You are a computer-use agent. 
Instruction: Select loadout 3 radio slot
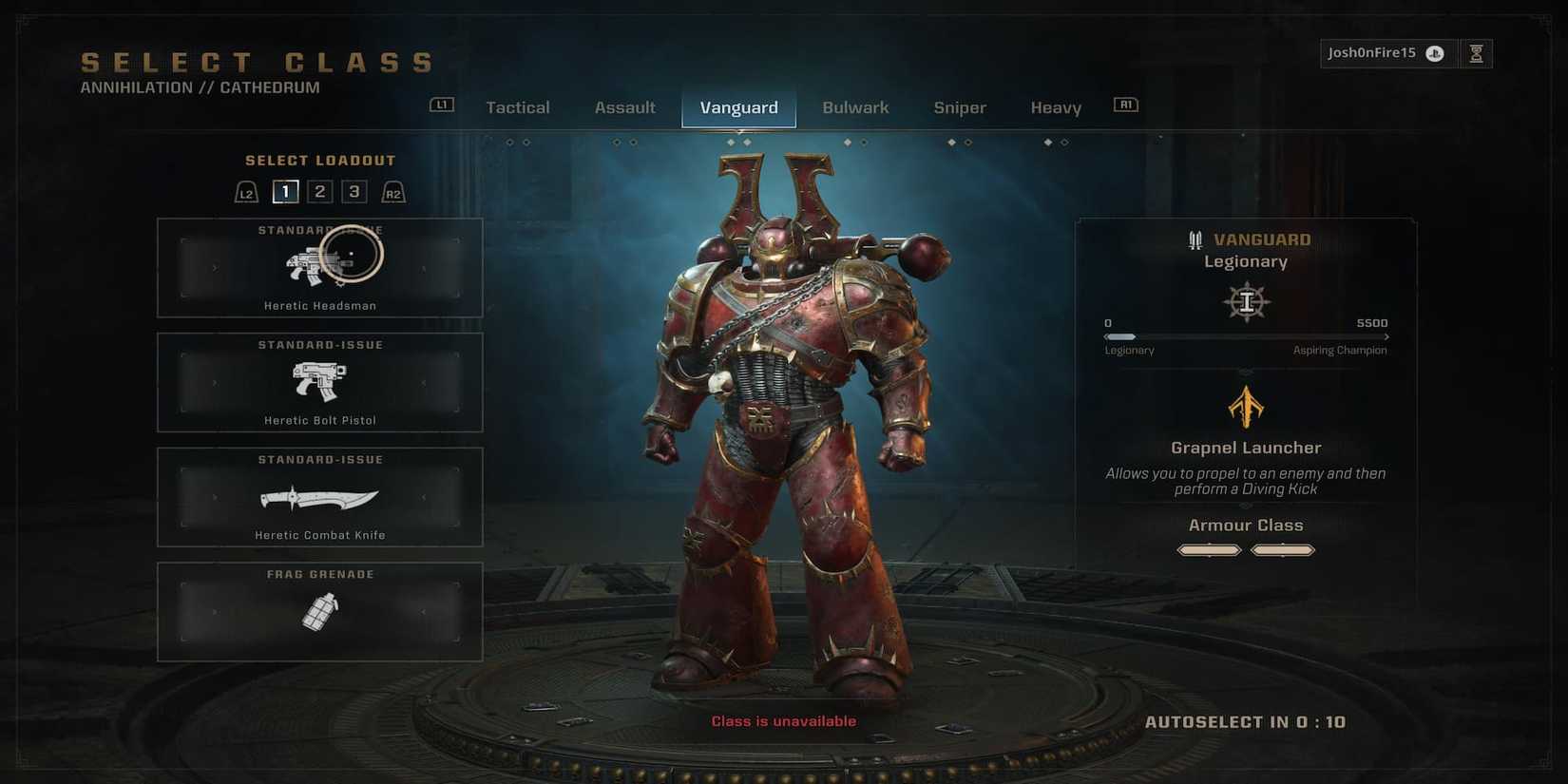click(354, 191)
